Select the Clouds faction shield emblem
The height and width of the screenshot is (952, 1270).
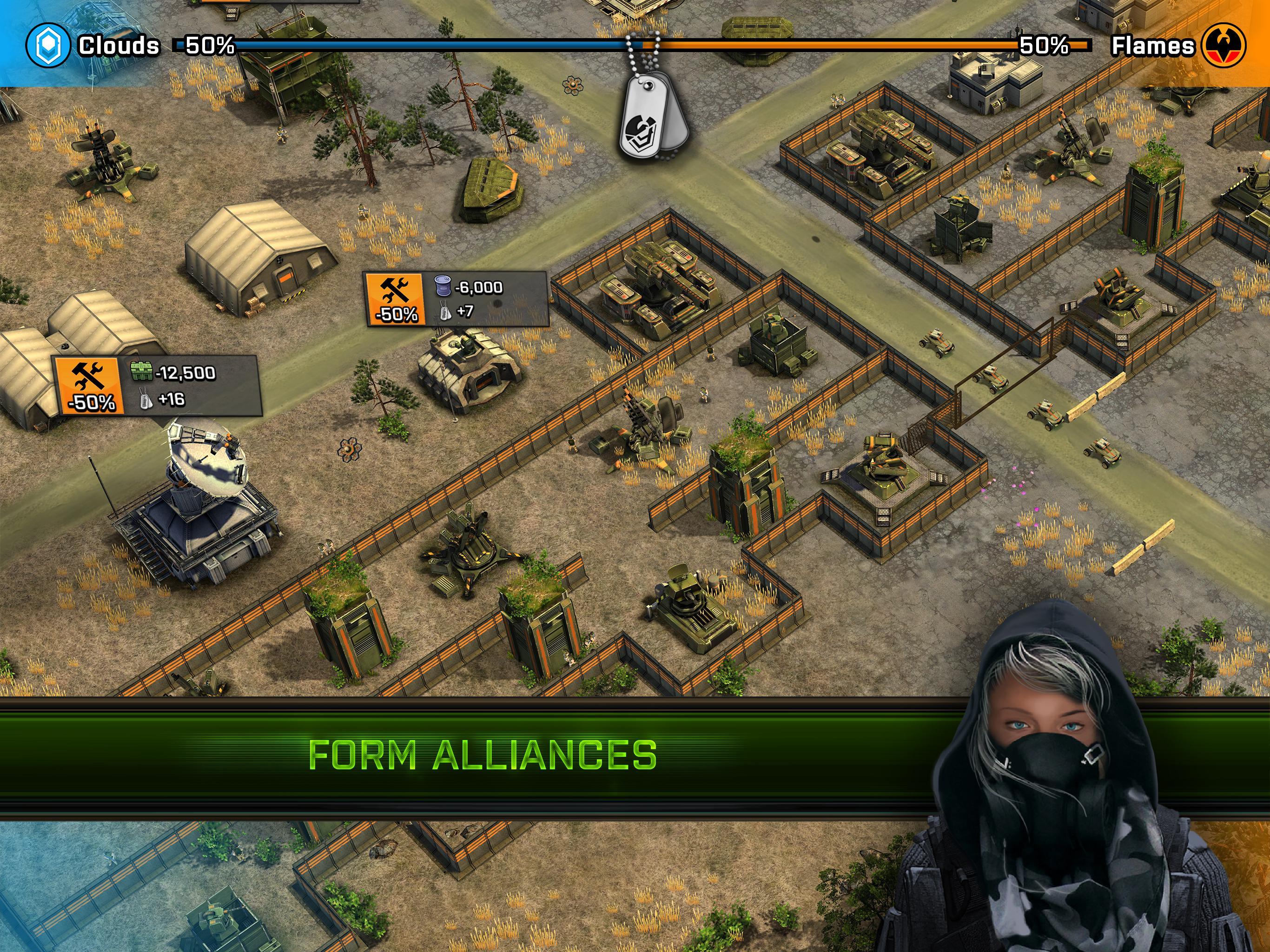pyautogui.click(x=49, y=45)
